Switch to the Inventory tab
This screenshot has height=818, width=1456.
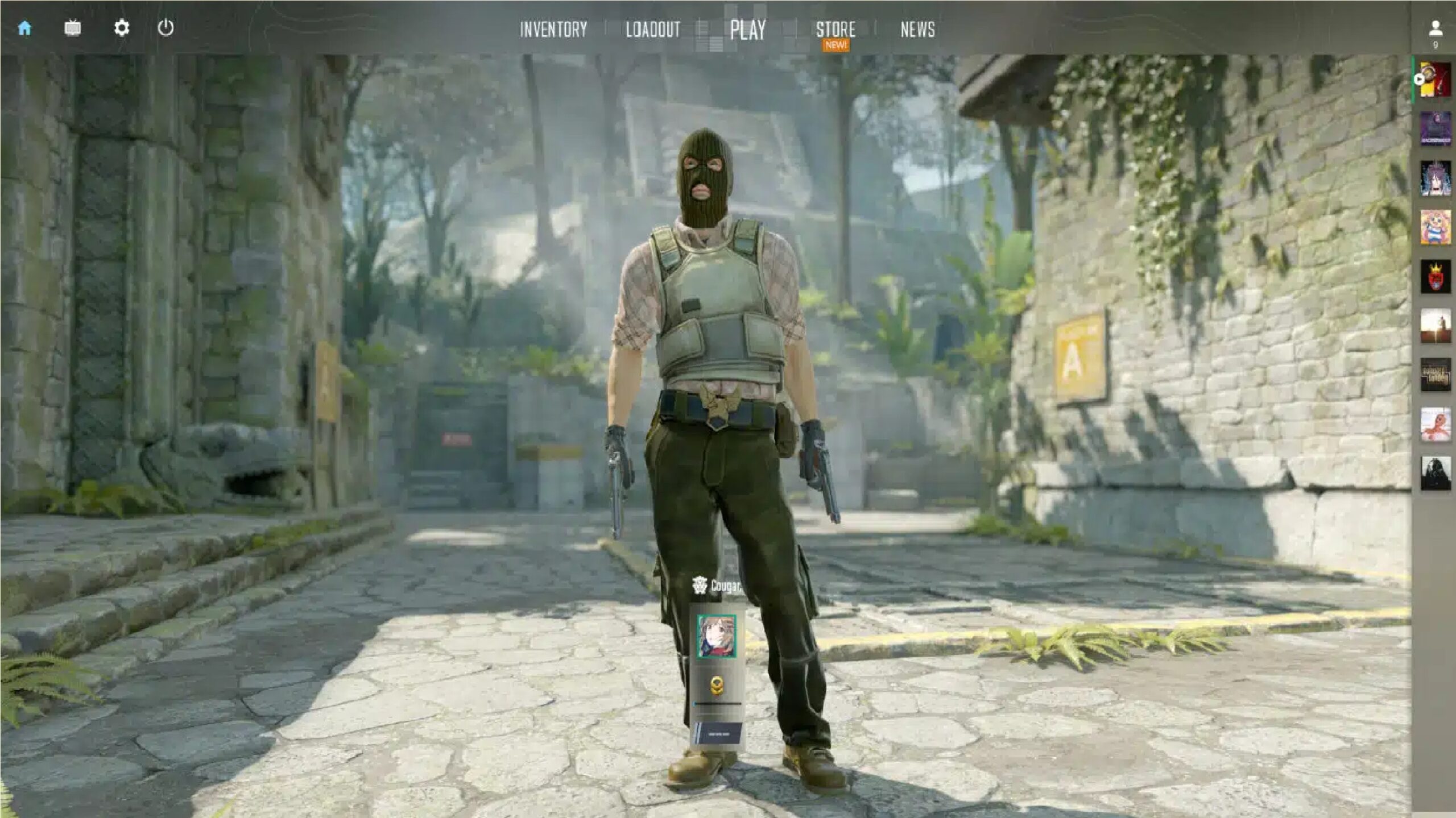tap(553, 30)
